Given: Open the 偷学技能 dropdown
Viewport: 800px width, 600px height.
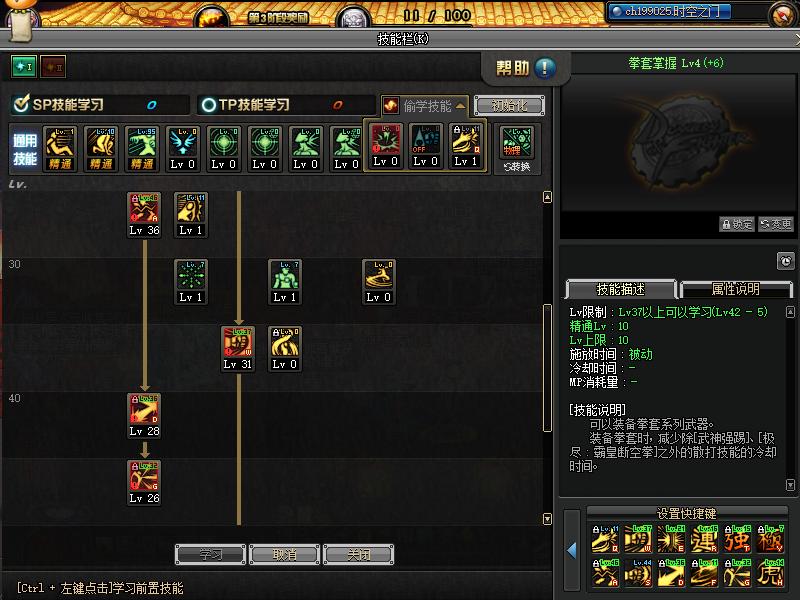Looking at the screenshot, I should click(x=424, y=105).
